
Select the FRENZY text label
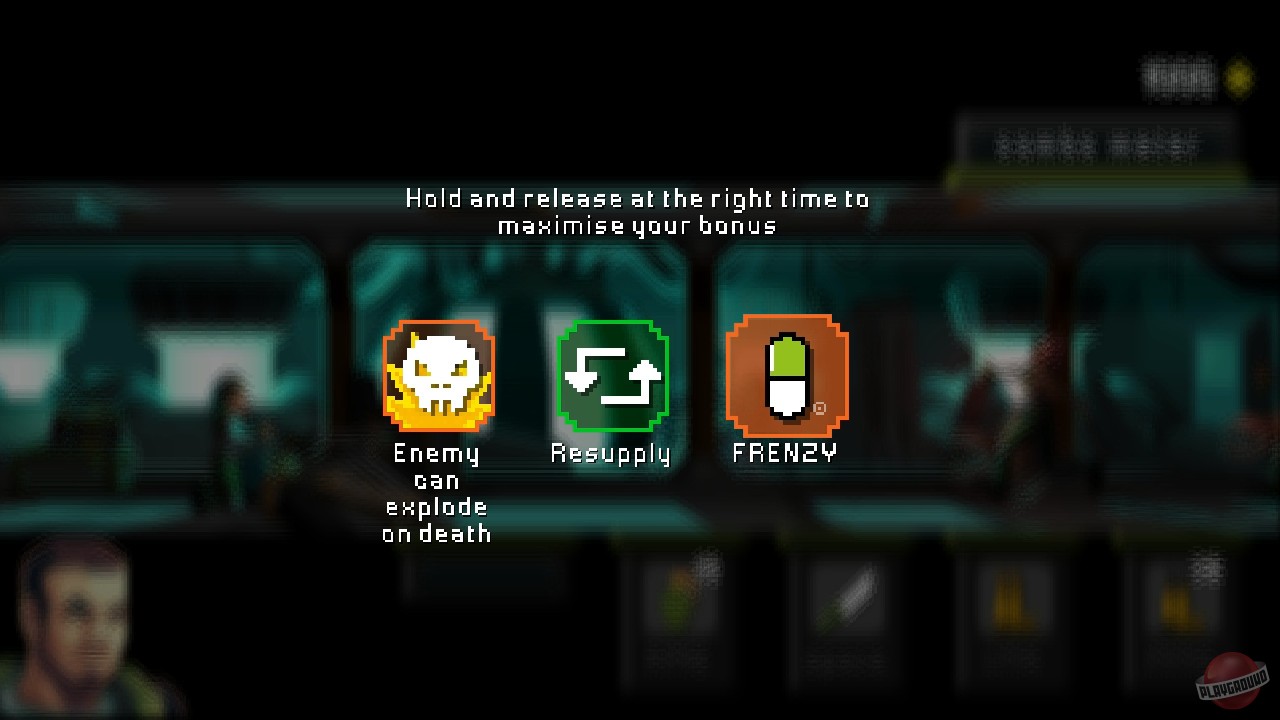point(782,452)
